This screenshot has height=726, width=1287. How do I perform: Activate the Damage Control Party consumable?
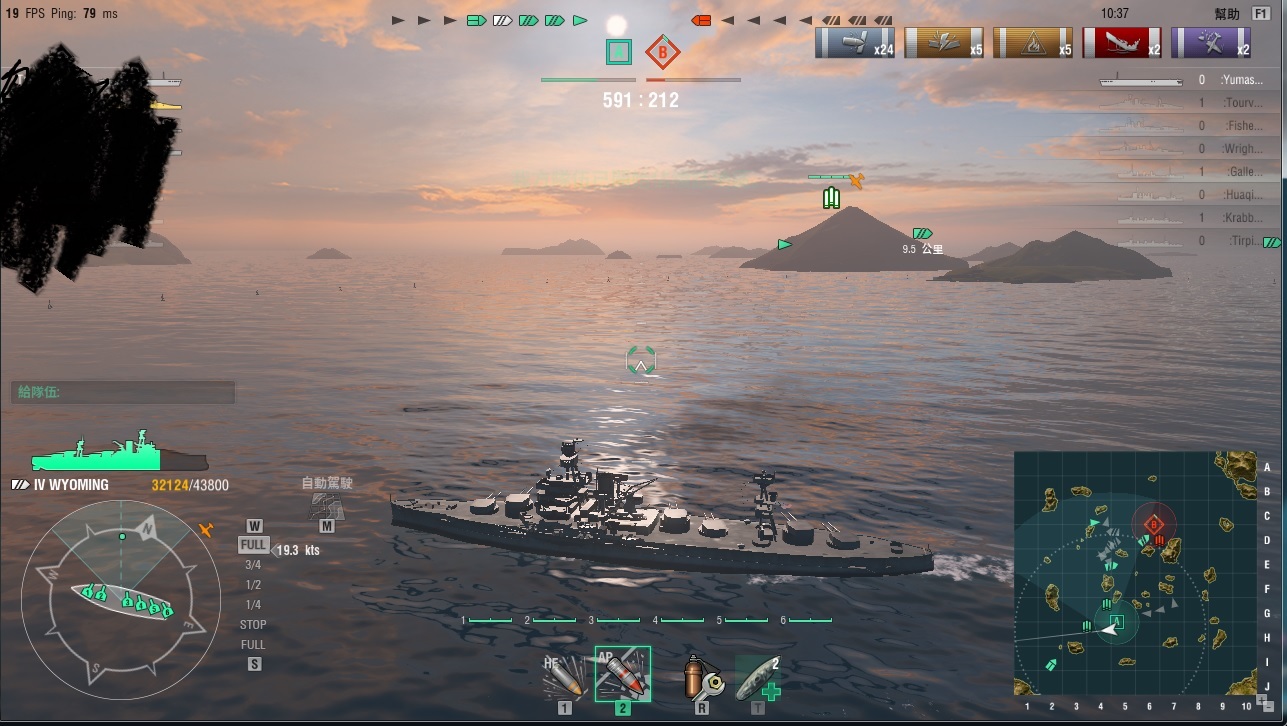coord(699,678)
